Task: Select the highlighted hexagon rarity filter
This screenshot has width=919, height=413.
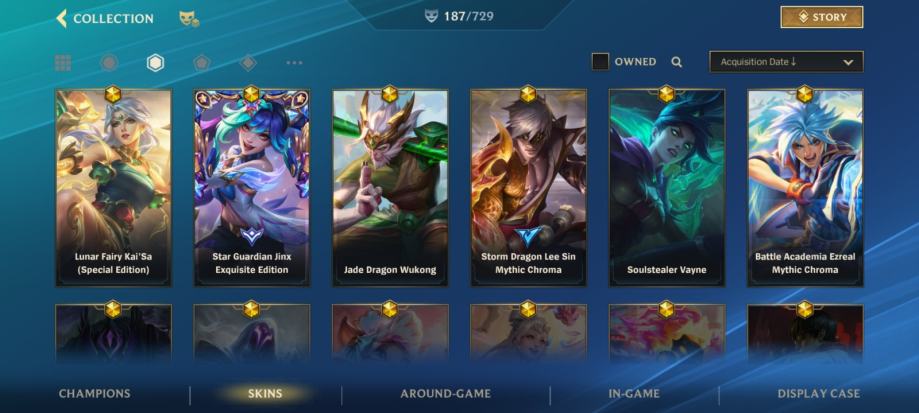Action: point(155,63)
